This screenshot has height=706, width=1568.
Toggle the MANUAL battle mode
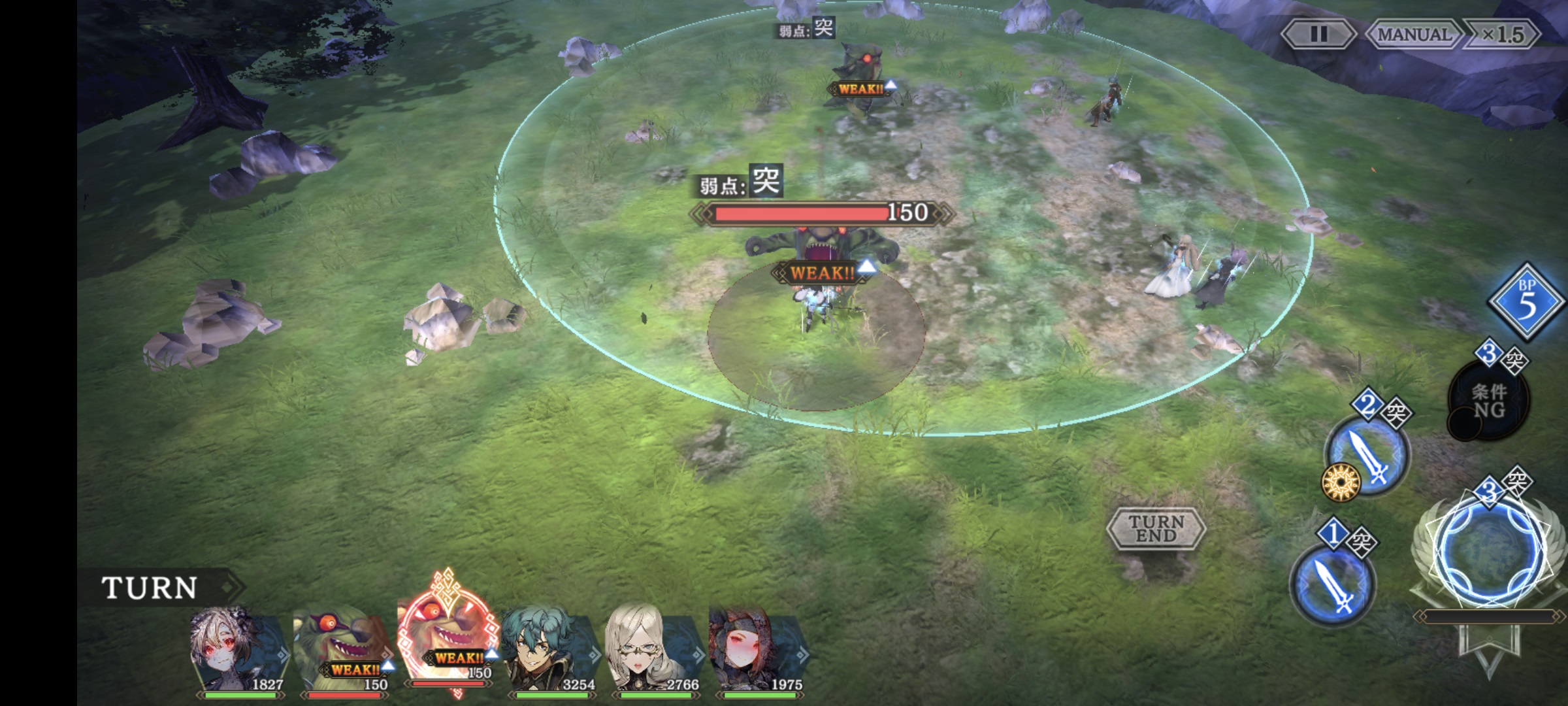(1413, 34)
